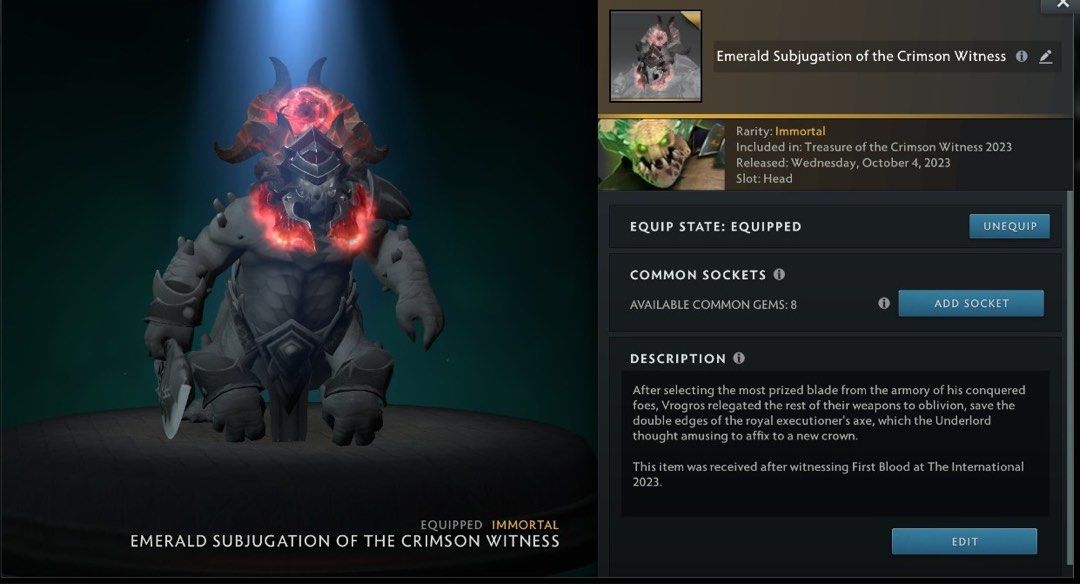Screen dimensions: 1080x584
Task: Unequip the Emerald Subjugation item
Action: pos(1009,226)
